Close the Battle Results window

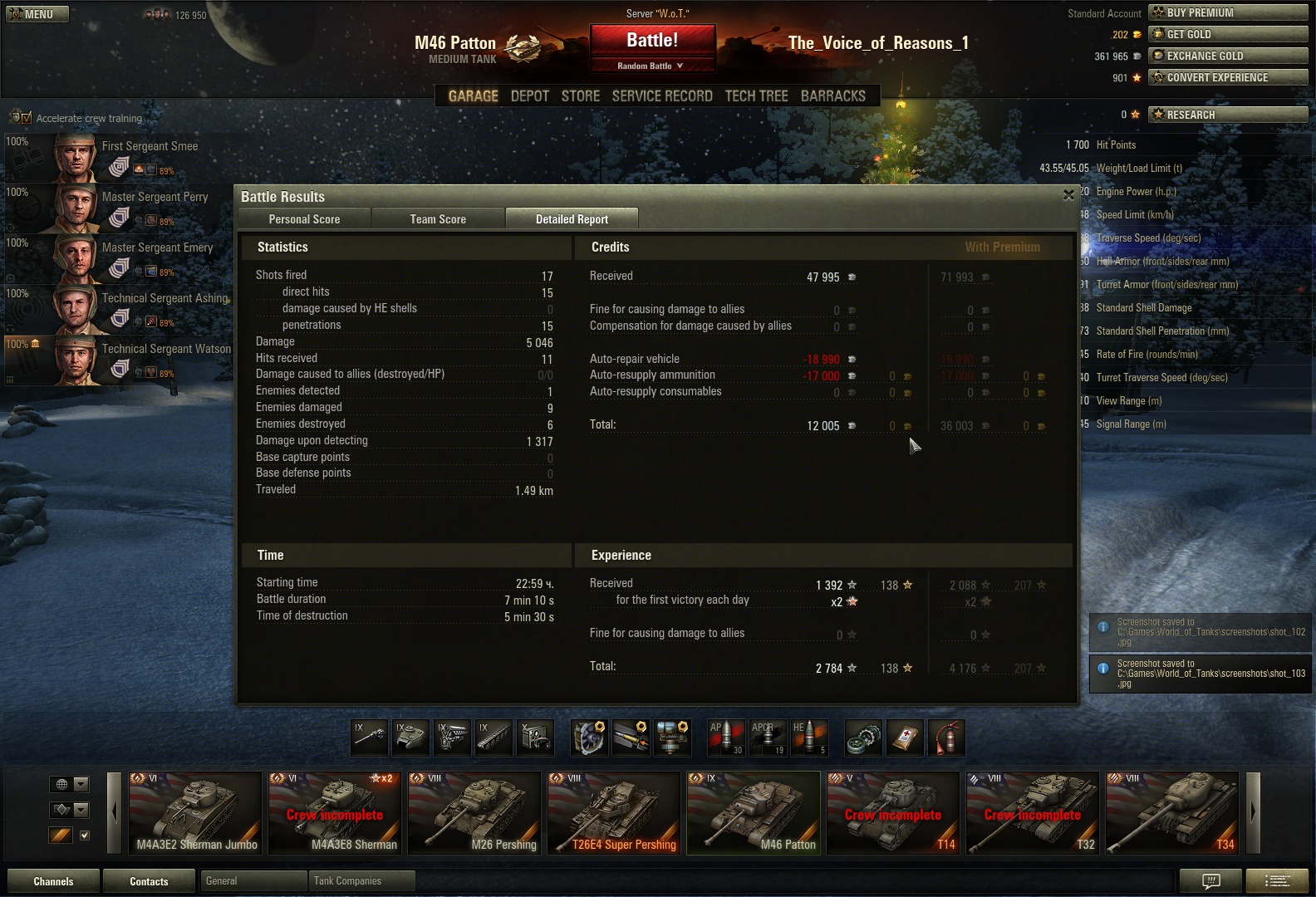tap(1068, 195)
